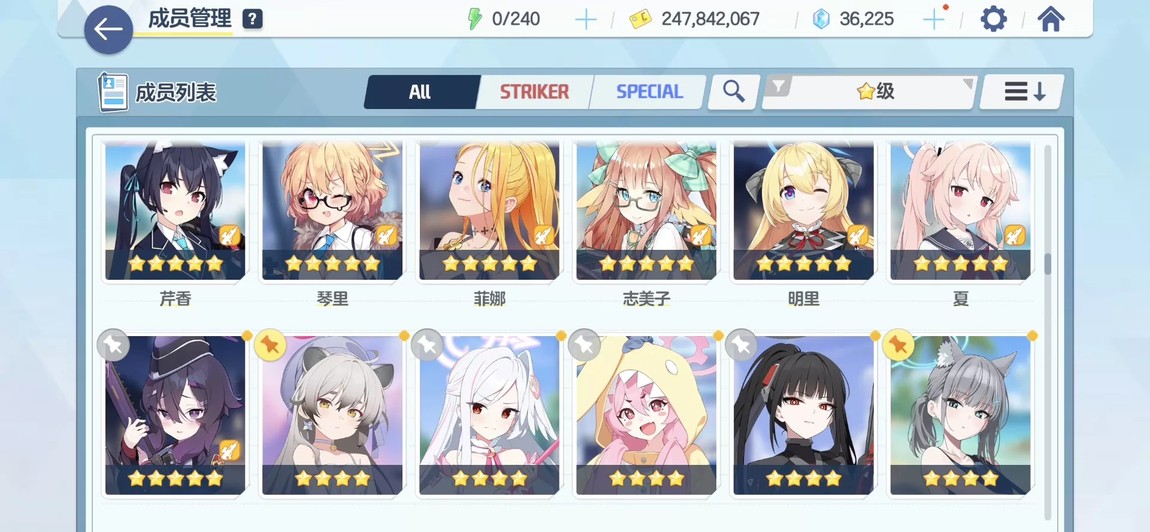Open the help question mark icon
1150x532 pixels.
pyautogui.click(x=253, y=19)
